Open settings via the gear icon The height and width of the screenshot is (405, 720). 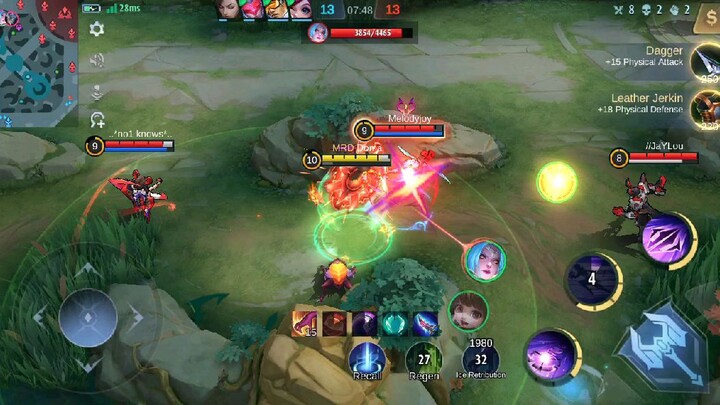click(x=97, y=29)
